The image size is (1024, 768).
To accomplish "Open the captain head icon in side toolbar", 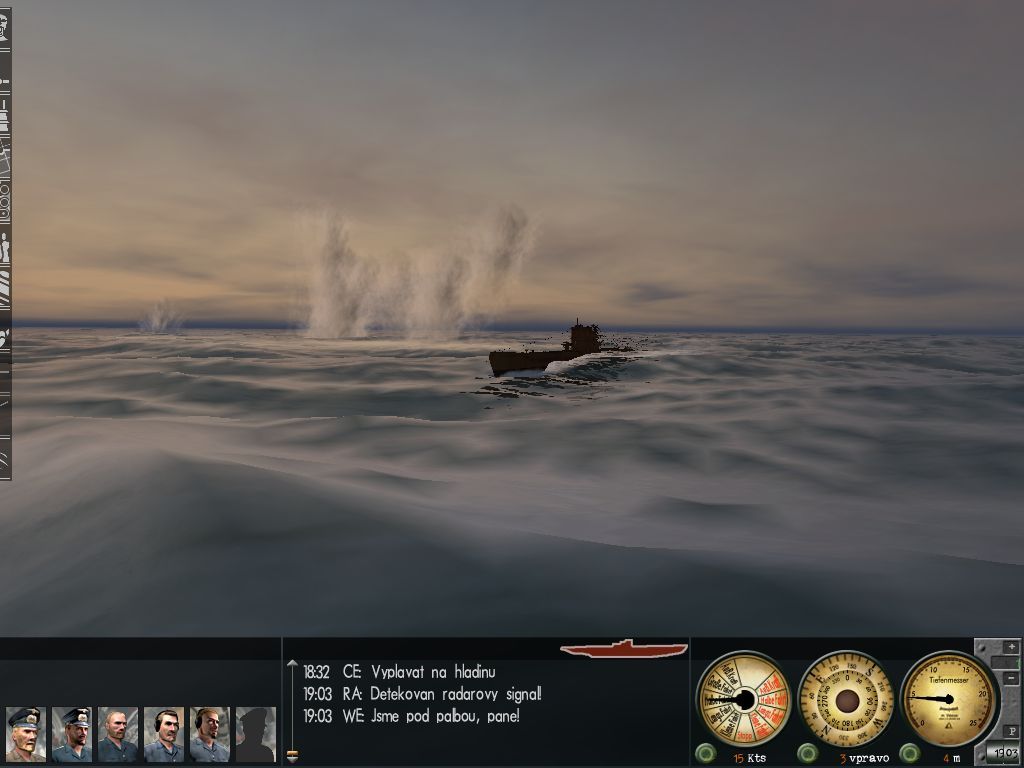I will [x=5, y=27].
